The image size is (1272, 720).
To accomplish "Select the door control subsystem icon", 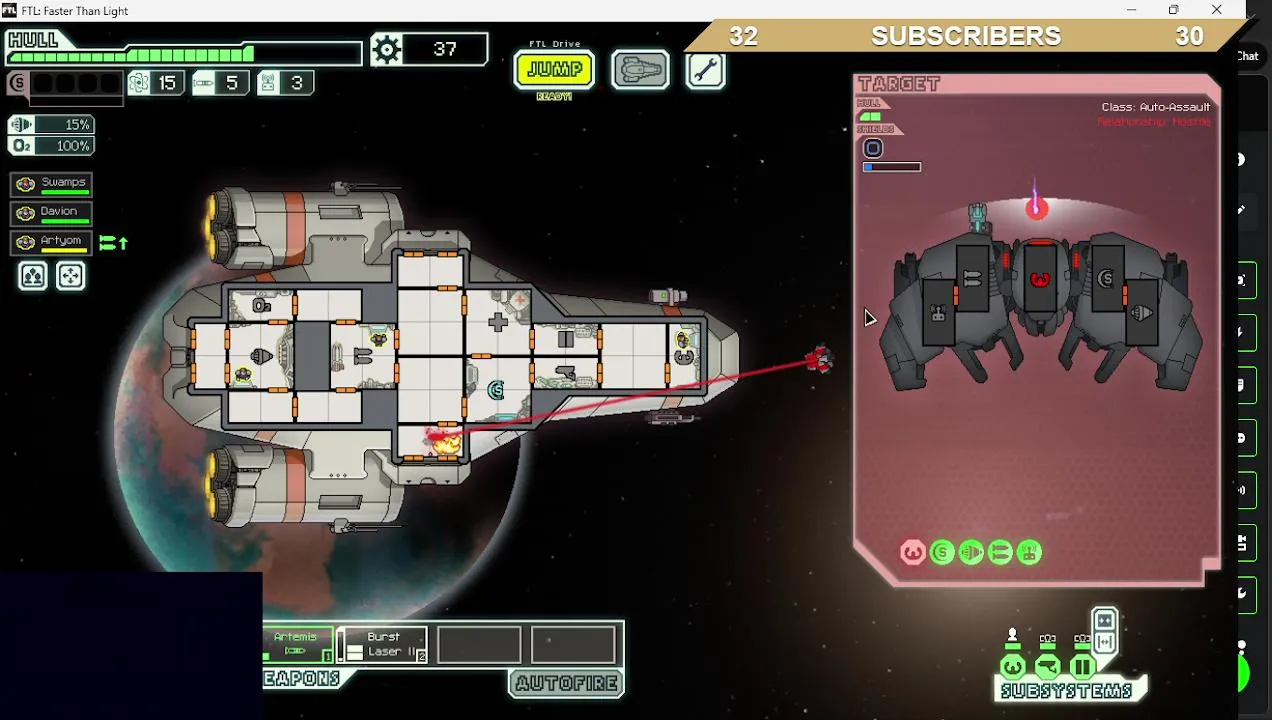I will 1082,666.
